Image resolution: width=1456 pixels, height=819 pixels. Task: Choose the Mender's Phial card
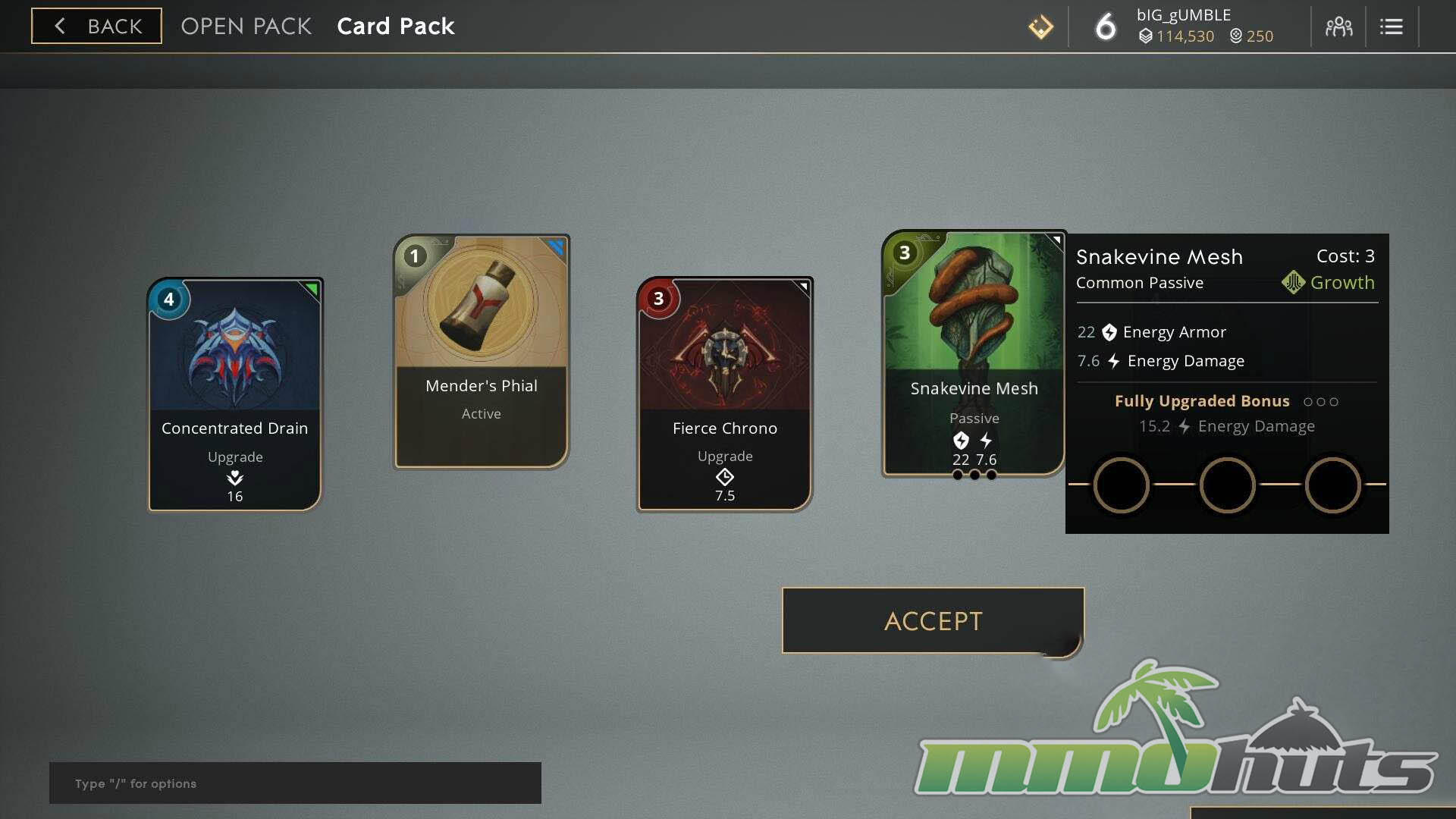(482, 352)
